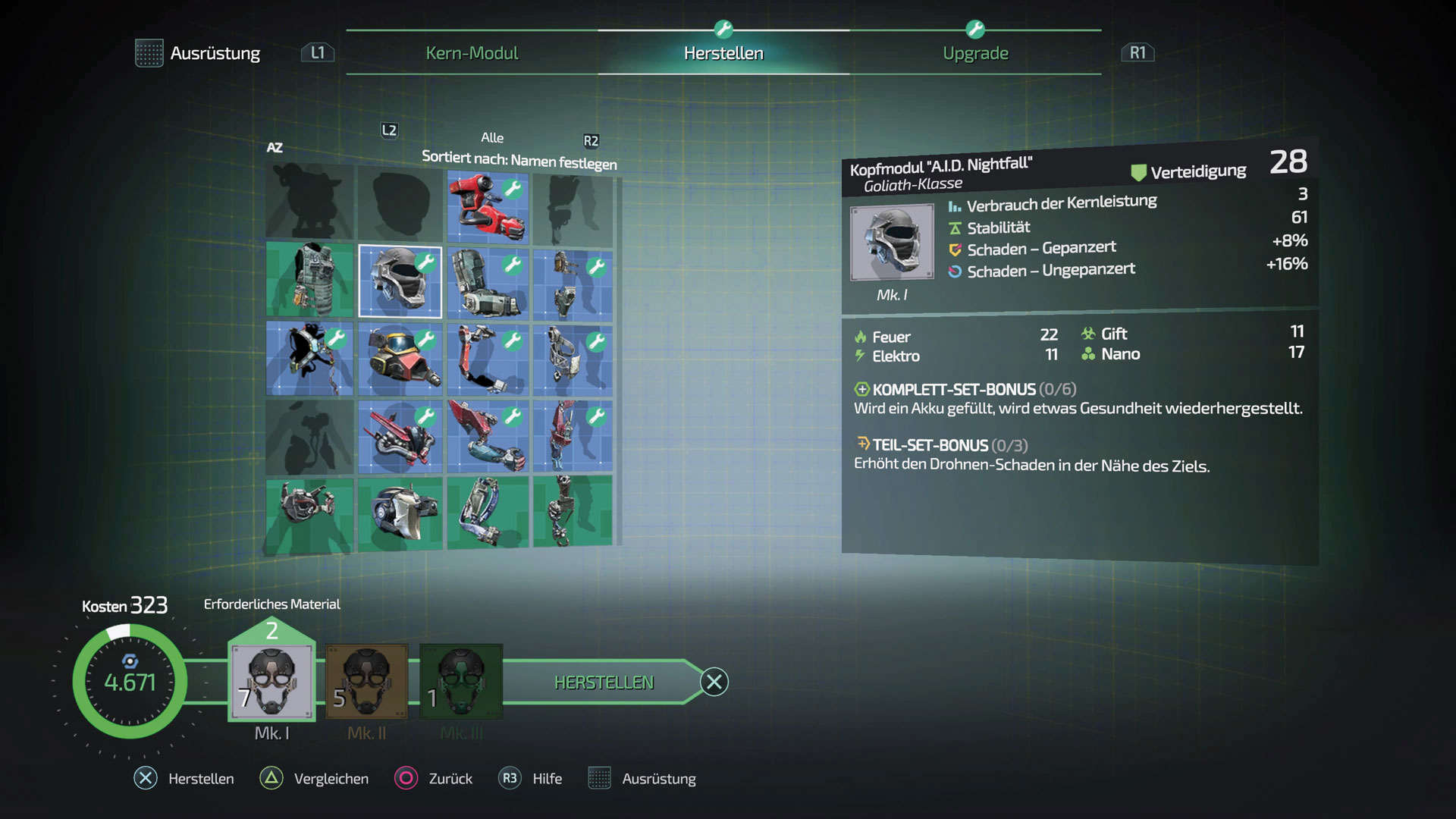Click the Vergleichen compare option
The width and height of the screenshot is (1456, 819).
[315, 779]
